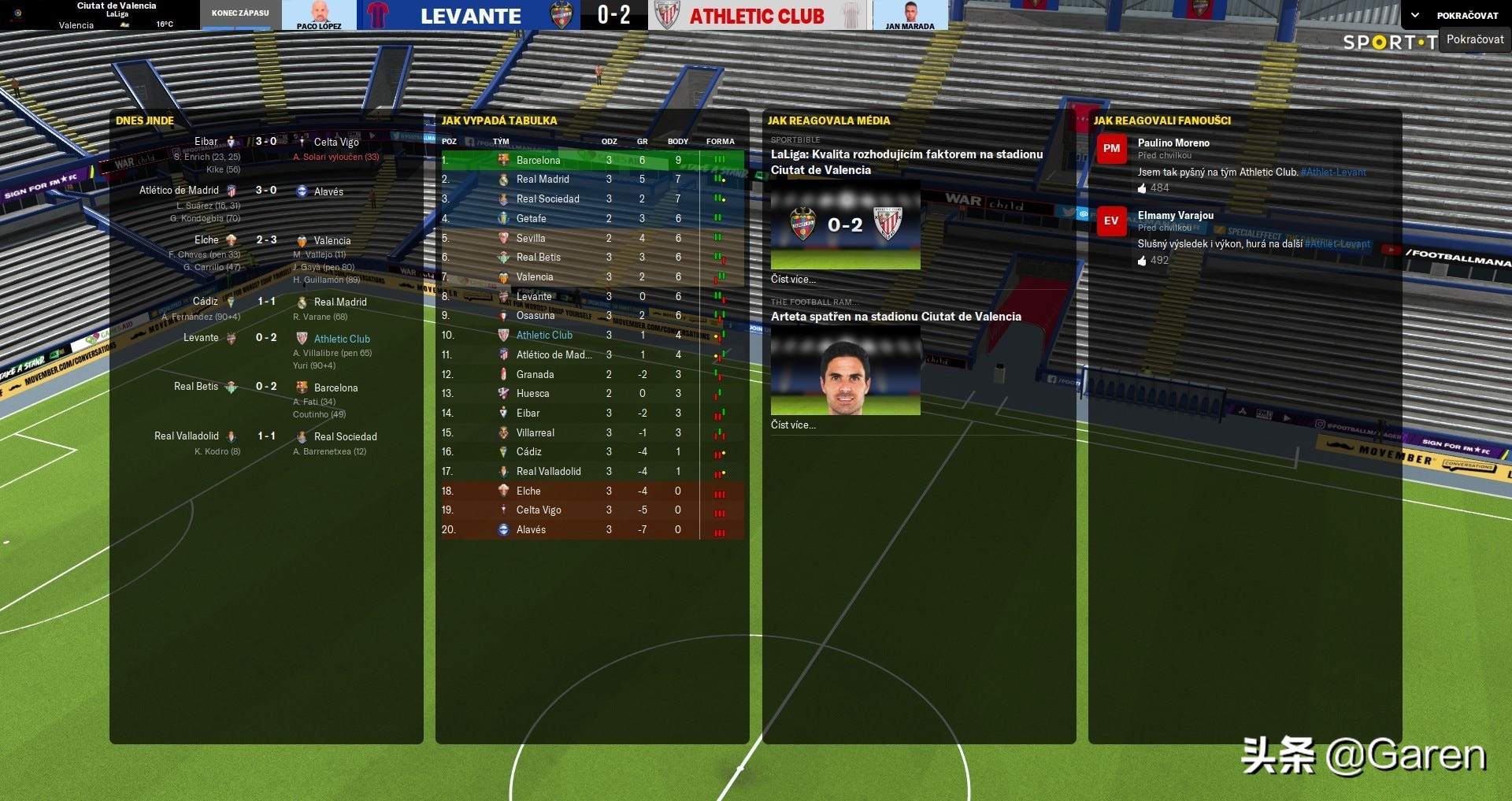
Task: Open the Eibar 3-0 Celta Vigo result
Action: click(266, 142)
